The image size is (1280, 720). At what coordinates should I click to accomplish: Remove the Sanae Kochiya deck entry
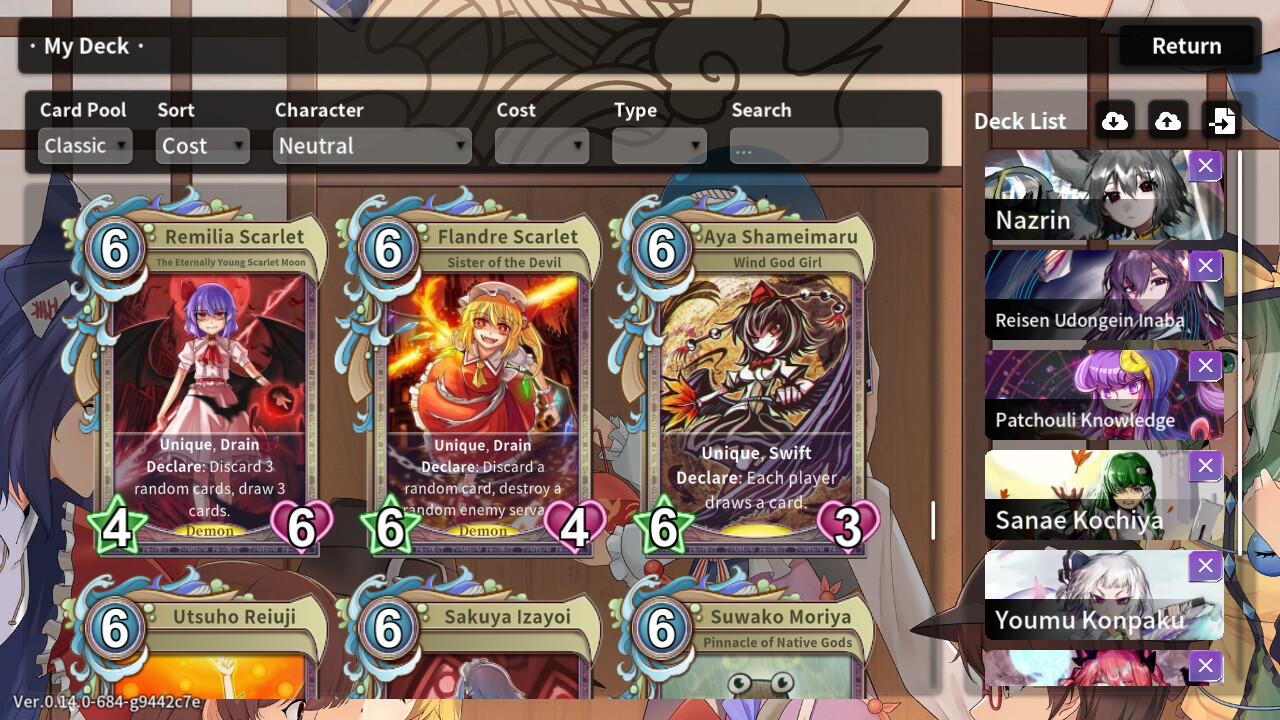(1205, 465)
